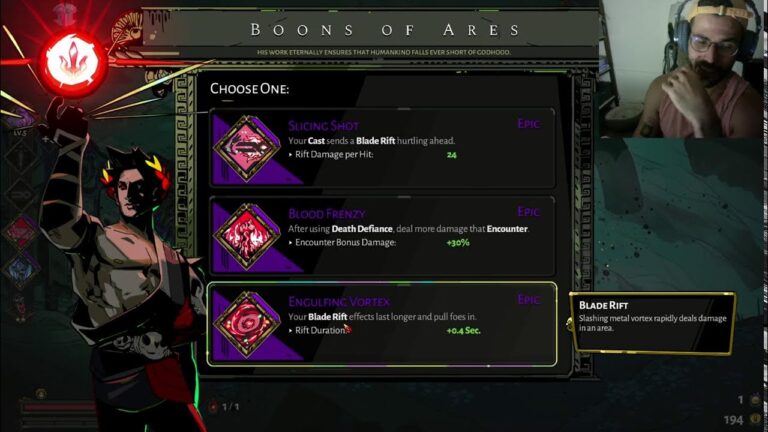Screen dimensions: 768x432
Task: Choose the Slicing Shot boon
Action: 381,149
